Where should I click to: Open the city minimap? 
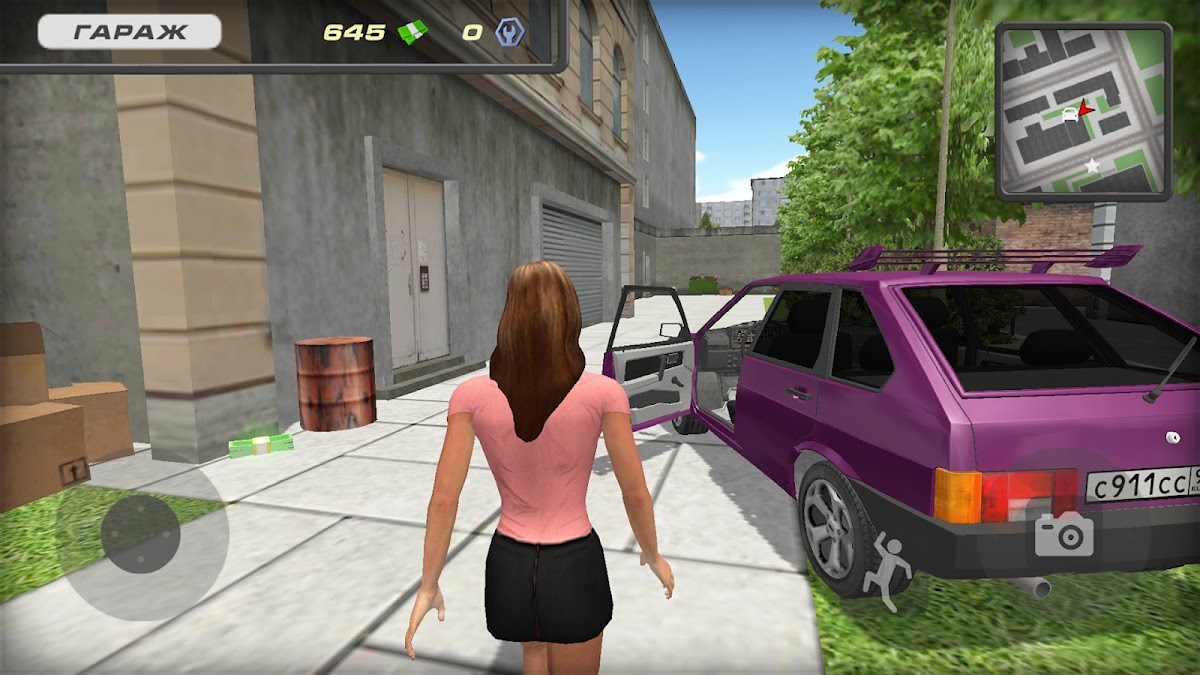(x=1083, y=111)
